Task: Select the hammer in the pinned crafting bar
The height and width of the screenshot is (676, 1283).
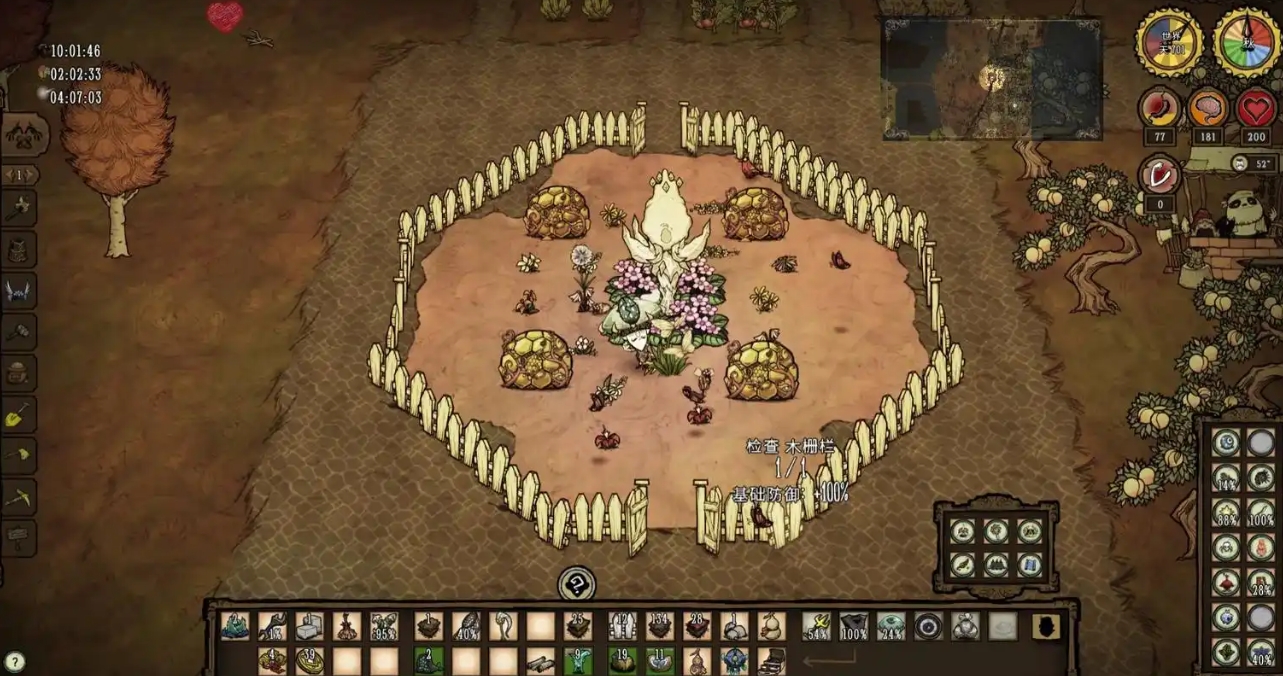Action: pos(20,332)
